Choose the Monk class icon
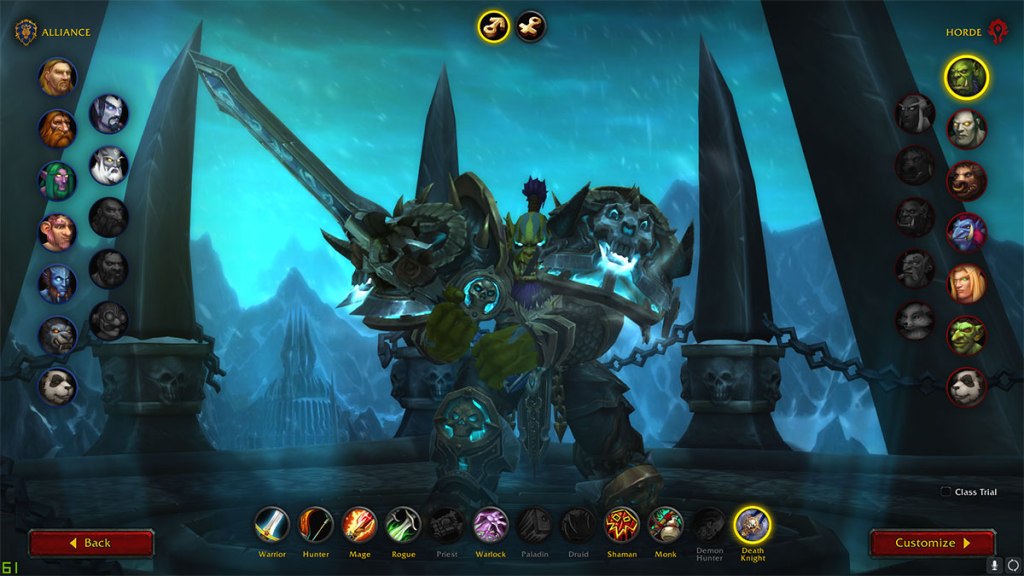This screenshot has height=576, width=1024. tap(665, 525)
